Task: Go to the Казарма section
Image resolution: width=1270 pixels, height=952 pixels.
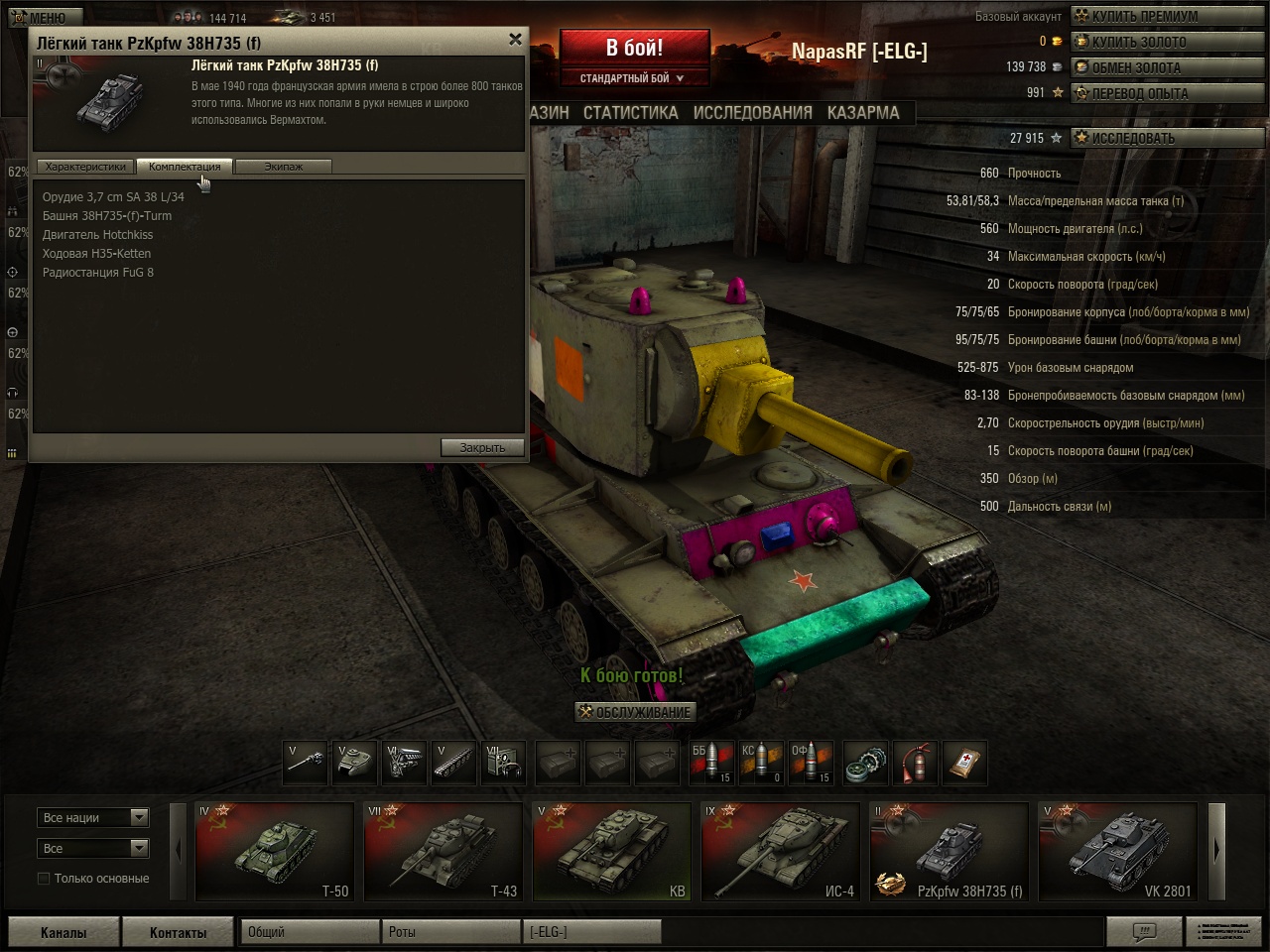Action: [863, 113]
